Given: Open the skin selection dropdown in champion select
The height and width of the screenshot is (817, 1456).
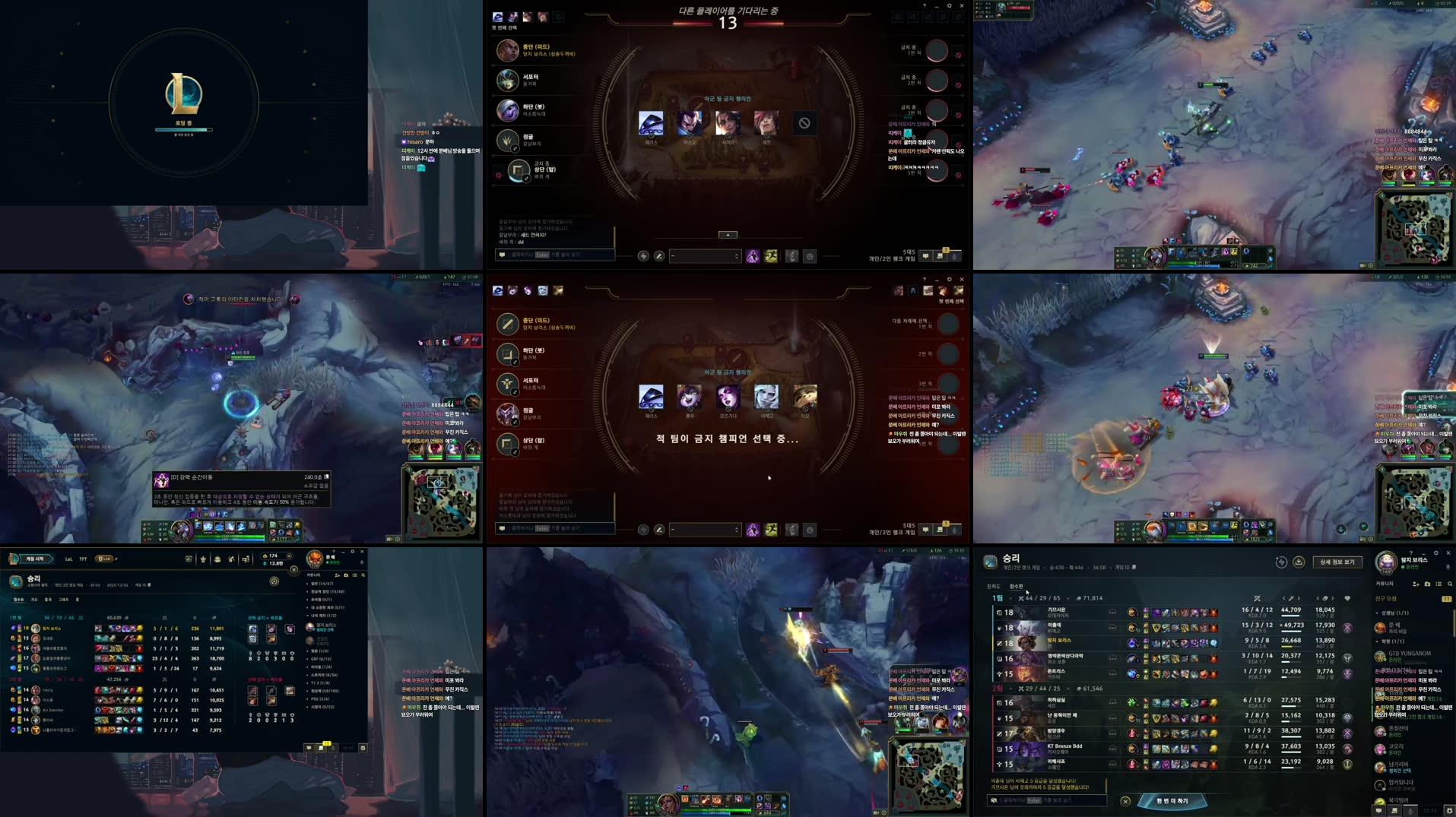Looking at the screenshot, I should (703, 256).
